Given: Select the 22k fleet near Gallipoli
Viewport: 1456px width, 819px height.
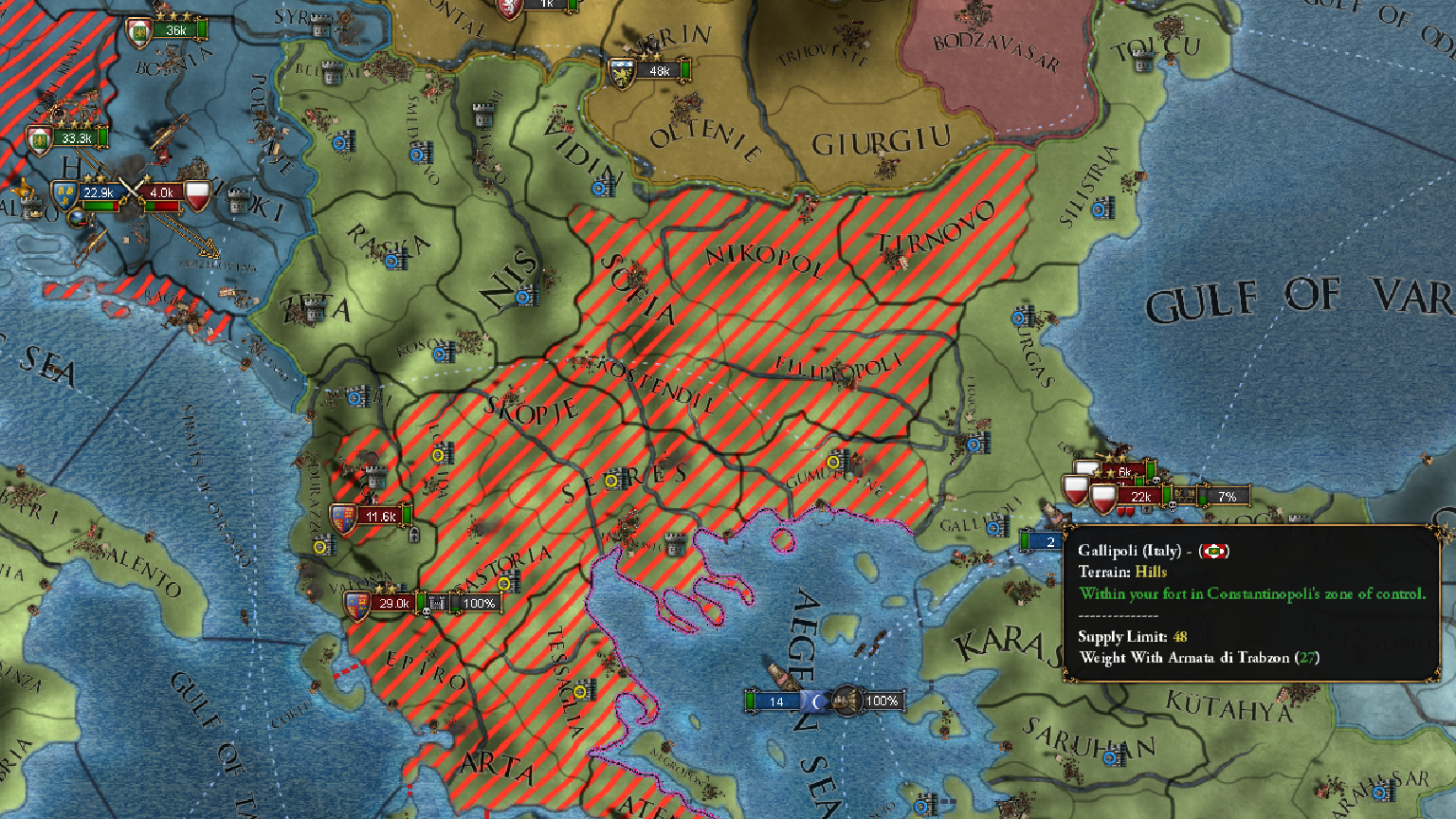Looking at the screenshot, I should 1143,496.
